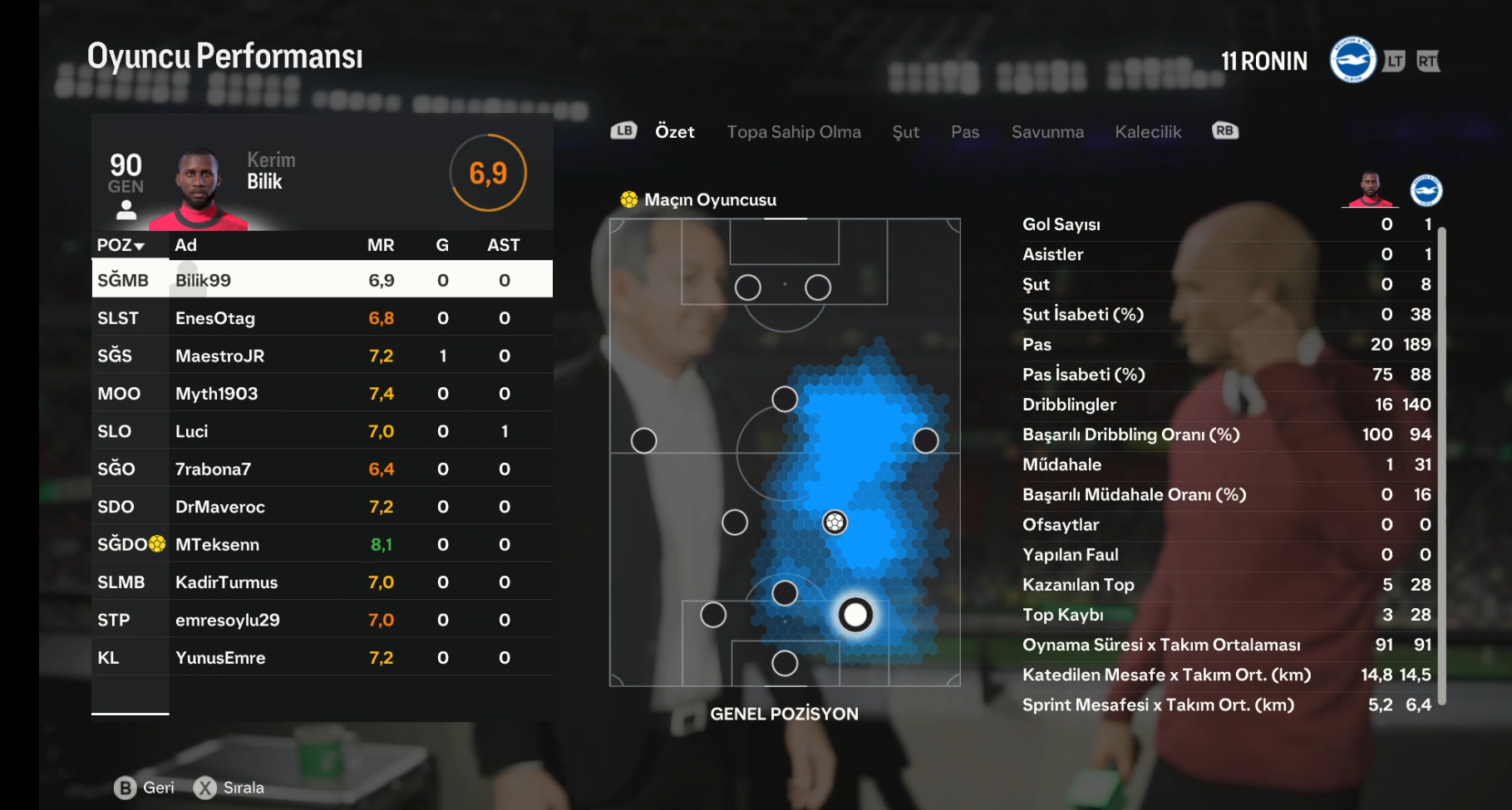Select the Myth1903 player row
Viewport: 1512px width, 810px height.
pyautogui.click(x=322, y=394)
